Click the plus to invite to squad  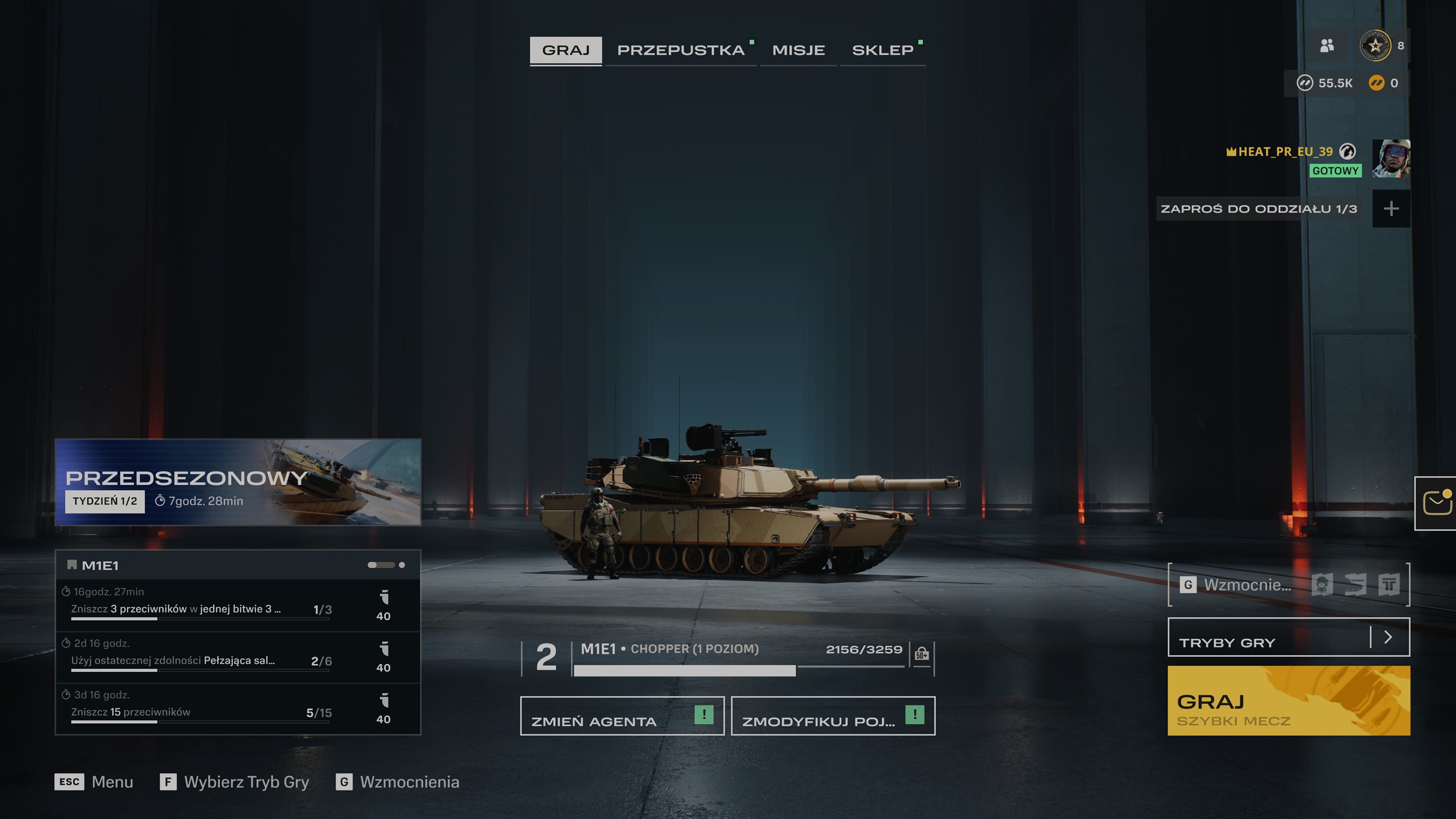tap(1392, 209)
